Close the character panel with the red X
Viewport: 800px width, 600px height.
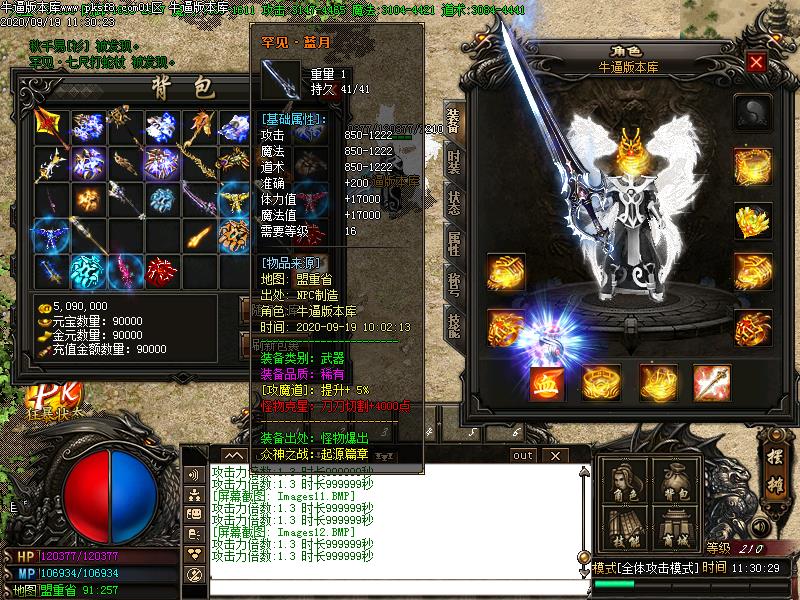pos(757,62)
